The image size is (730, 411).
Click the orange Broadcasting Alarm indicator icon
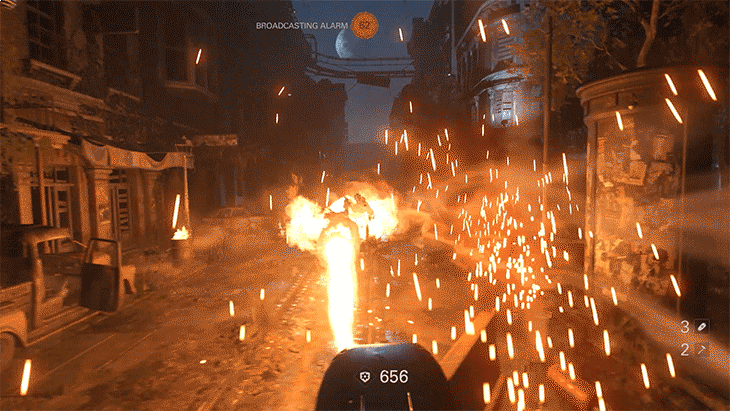click(x=366, y=22)
